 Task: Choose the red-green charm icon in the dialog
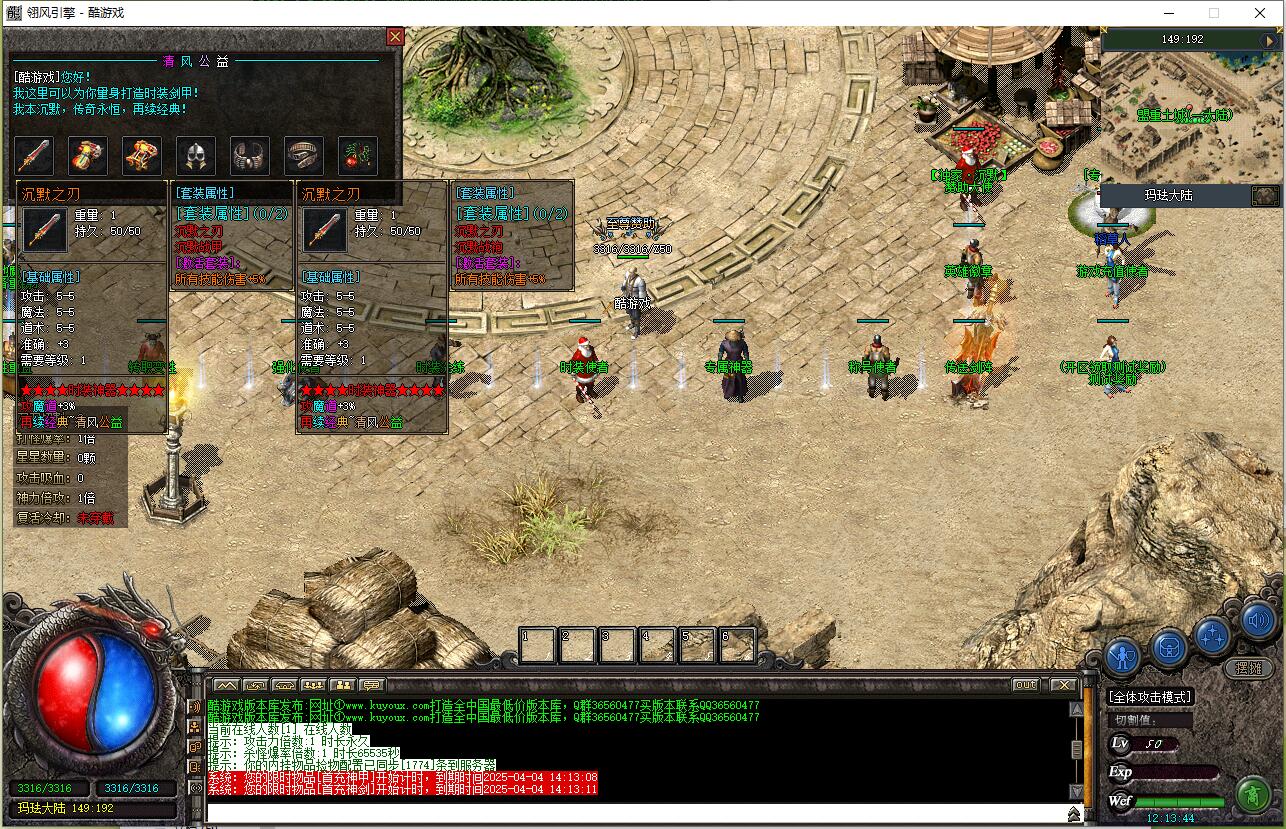coord(358,156)
